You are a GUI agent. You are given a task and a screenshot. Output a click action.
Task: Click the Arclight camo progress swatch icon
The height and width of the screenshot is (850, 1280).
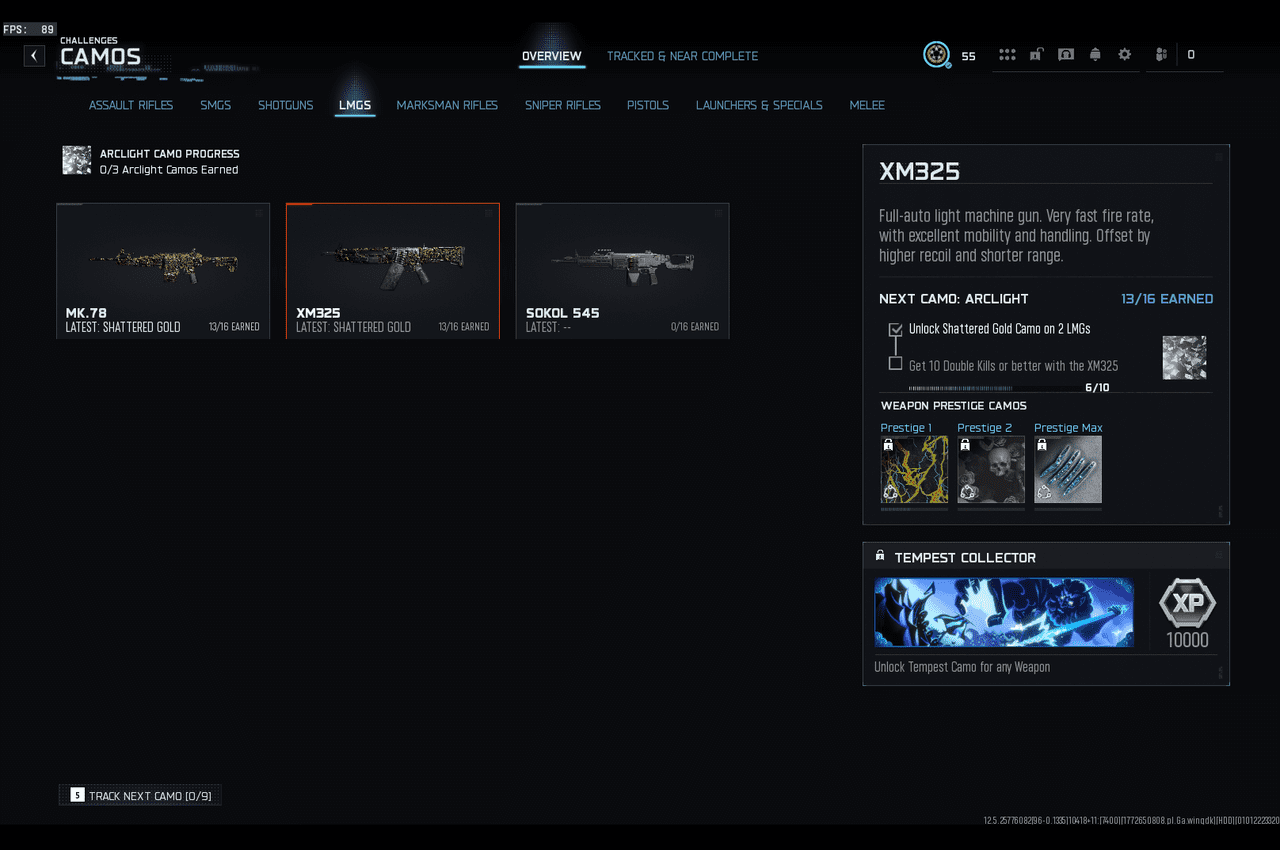pyautogui.click(x=76, y=159)
